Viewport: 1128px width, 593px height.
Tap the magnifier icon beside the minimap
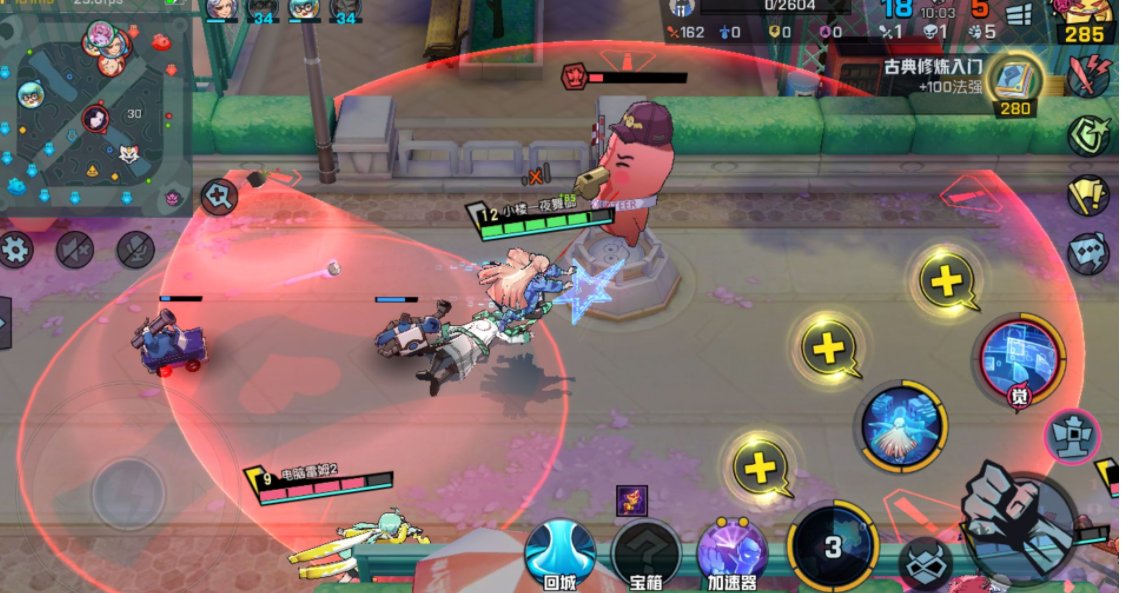217,197
